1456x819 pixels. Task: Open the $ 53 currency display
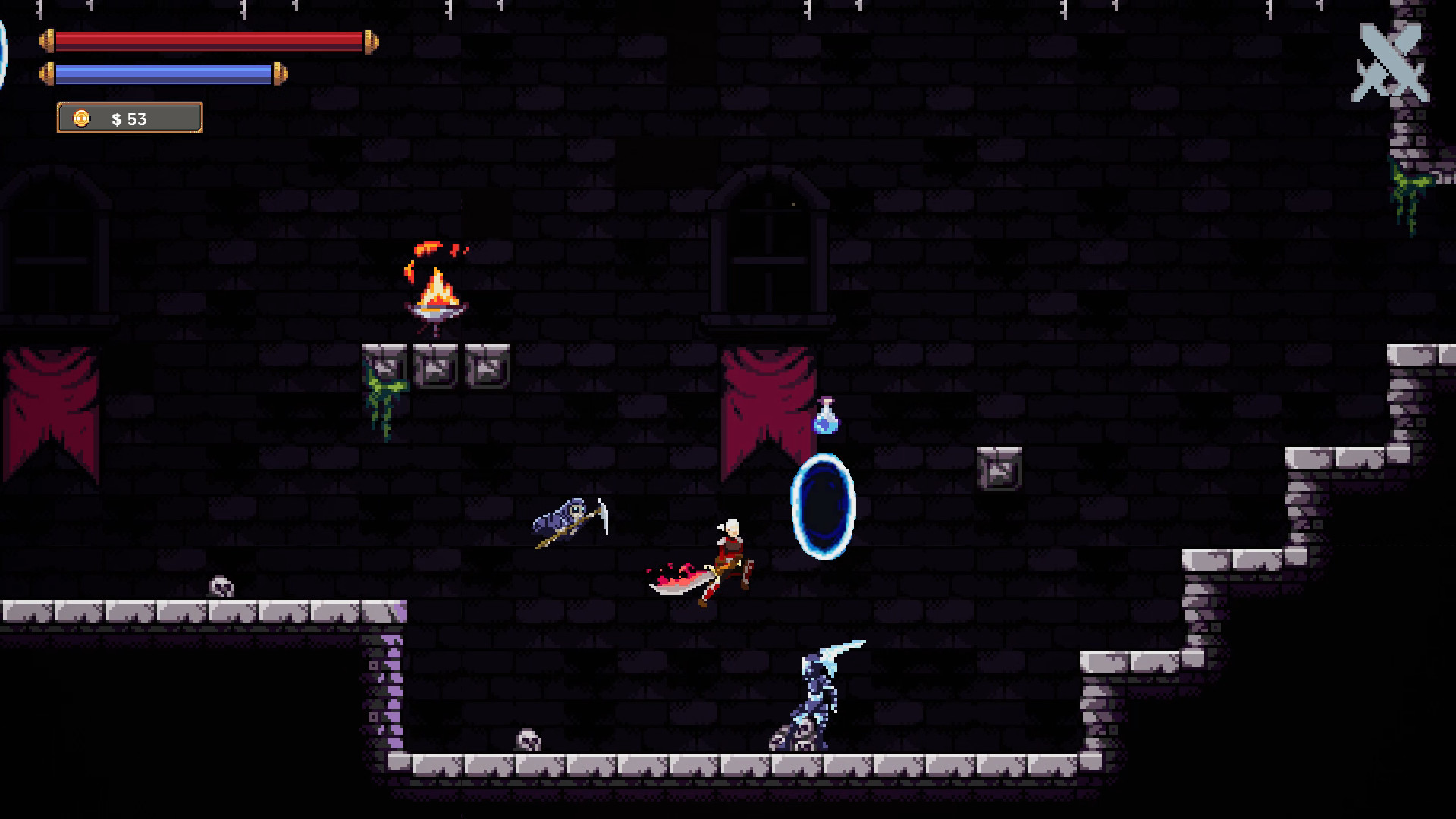tap(129, 118)
